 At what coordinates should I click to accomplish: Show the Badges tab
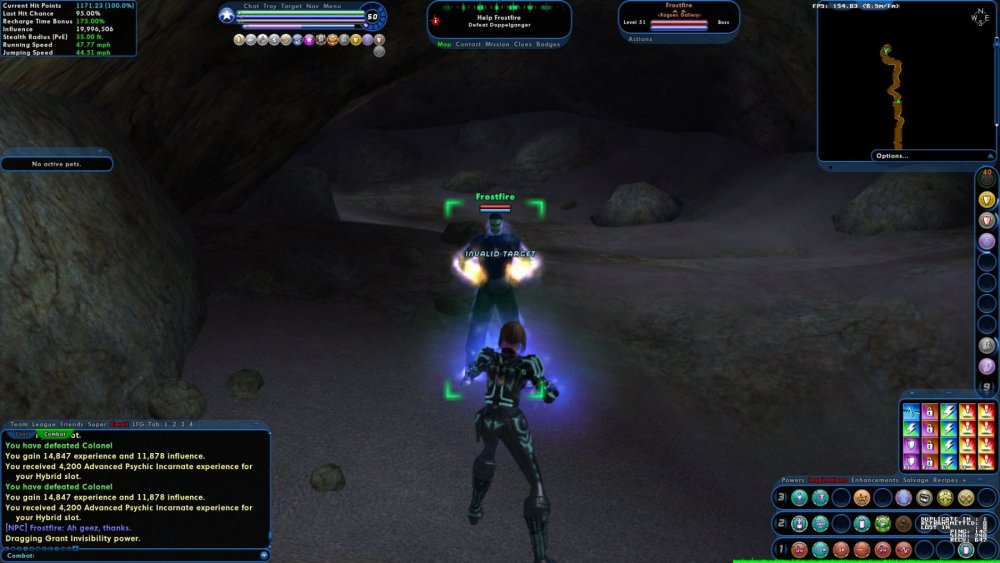(548, 44)
